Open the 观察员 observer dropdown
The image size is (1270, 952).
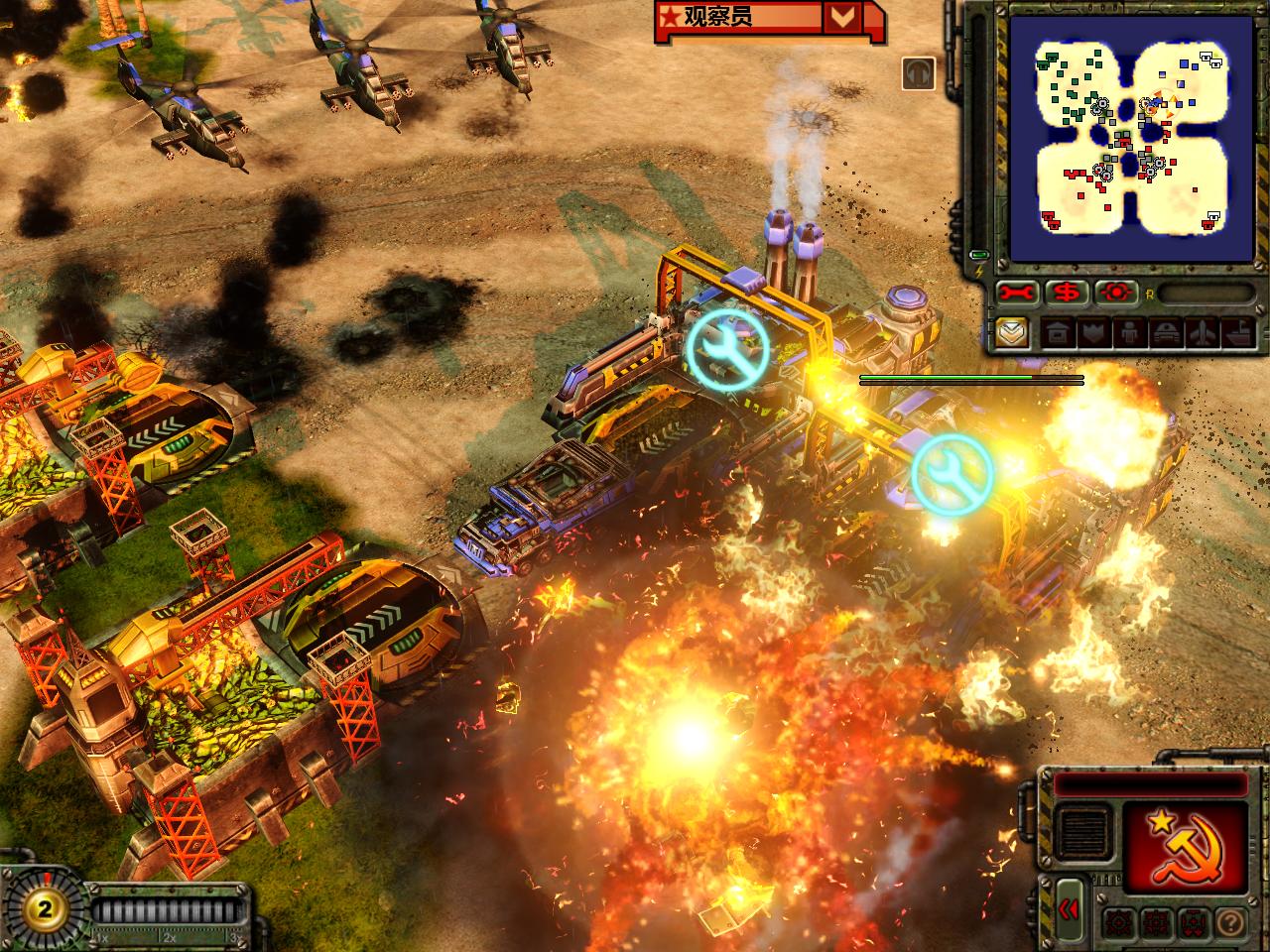tap(842, 18)
